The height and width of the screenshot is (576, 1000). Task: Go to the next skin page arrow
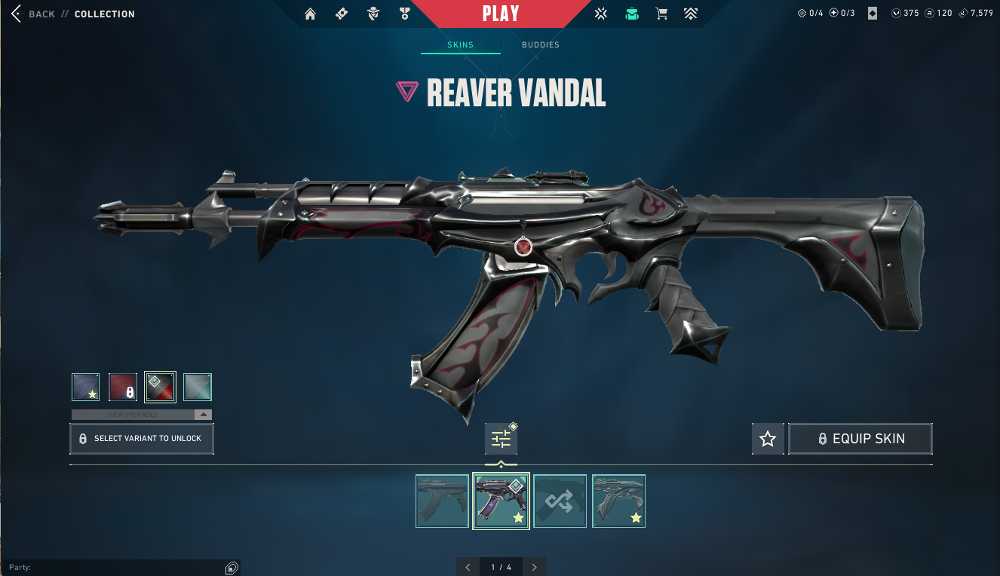coord(536,567)
